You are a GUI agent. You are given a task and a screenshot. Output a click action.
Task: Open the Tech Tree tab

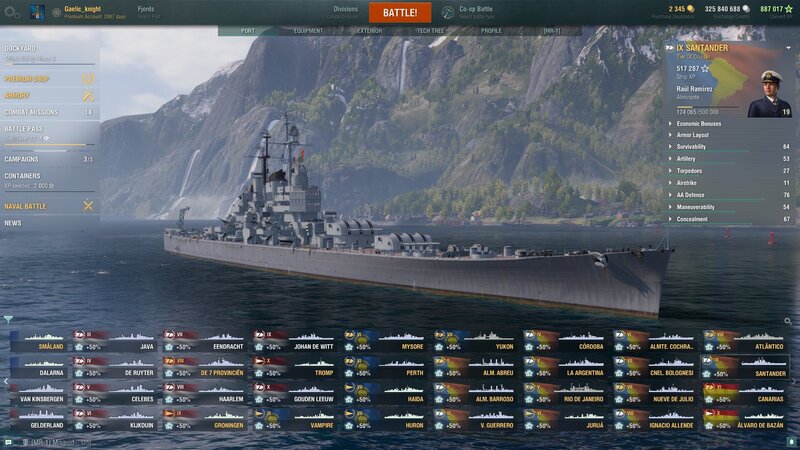(430, 31)
